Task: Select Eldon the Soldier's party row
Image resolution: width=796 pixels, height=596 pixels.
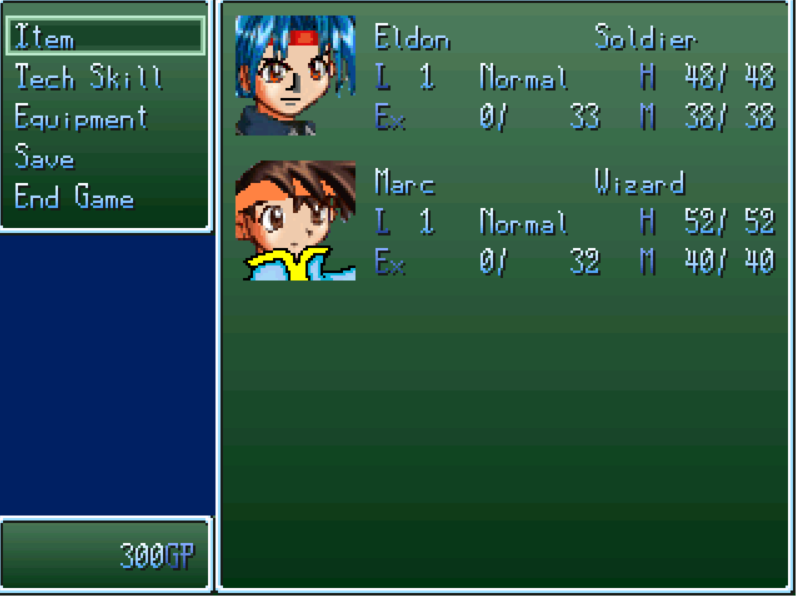Action: point(504,78)
